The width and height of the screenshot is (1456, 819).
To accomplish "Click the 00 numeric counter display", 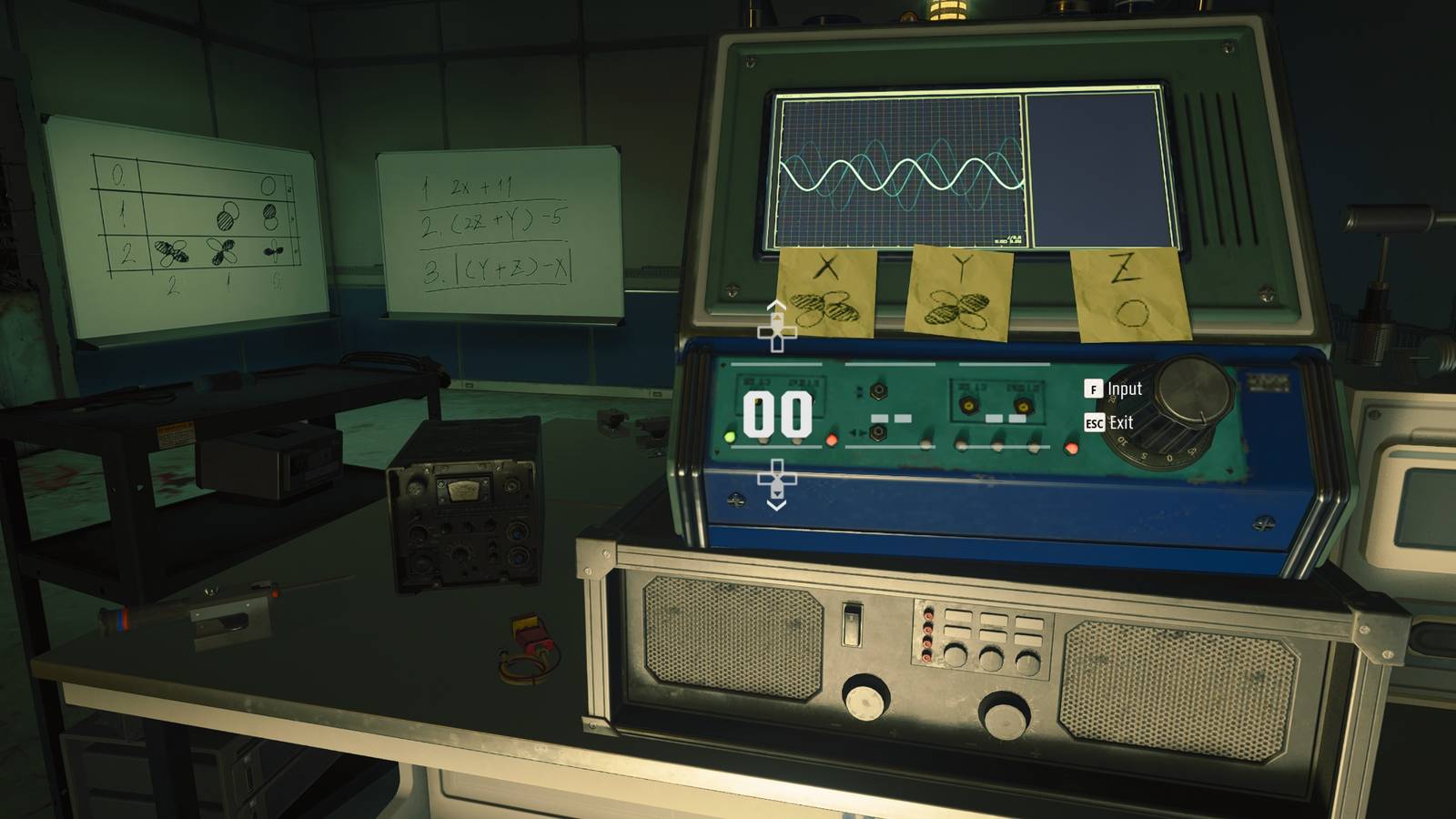I will (x=778, y=415).
